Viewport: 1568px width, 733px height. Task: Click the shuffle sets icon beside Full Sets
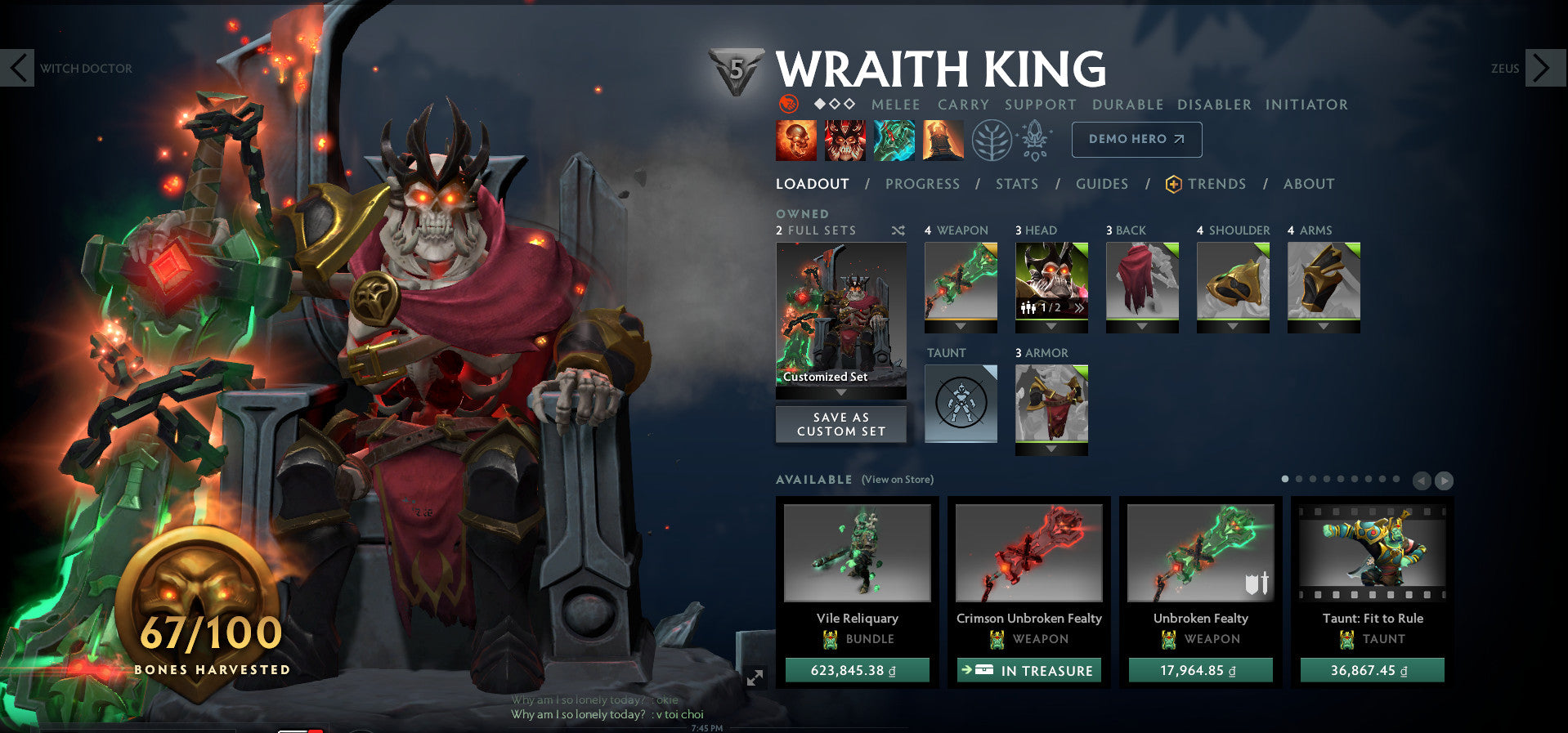[899, 230]
